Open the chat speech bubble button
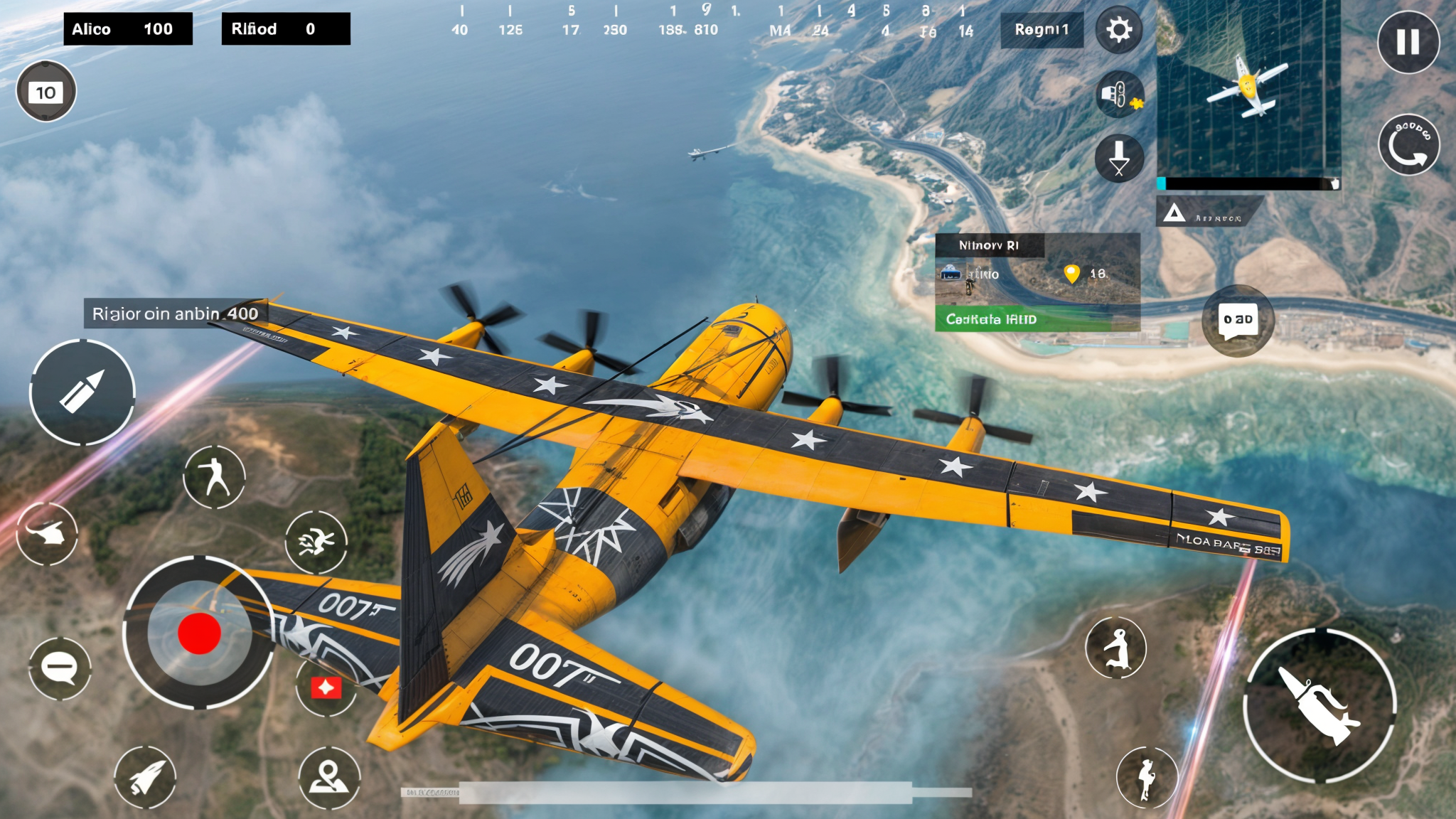1456x819 pixels. (1238, 320)
